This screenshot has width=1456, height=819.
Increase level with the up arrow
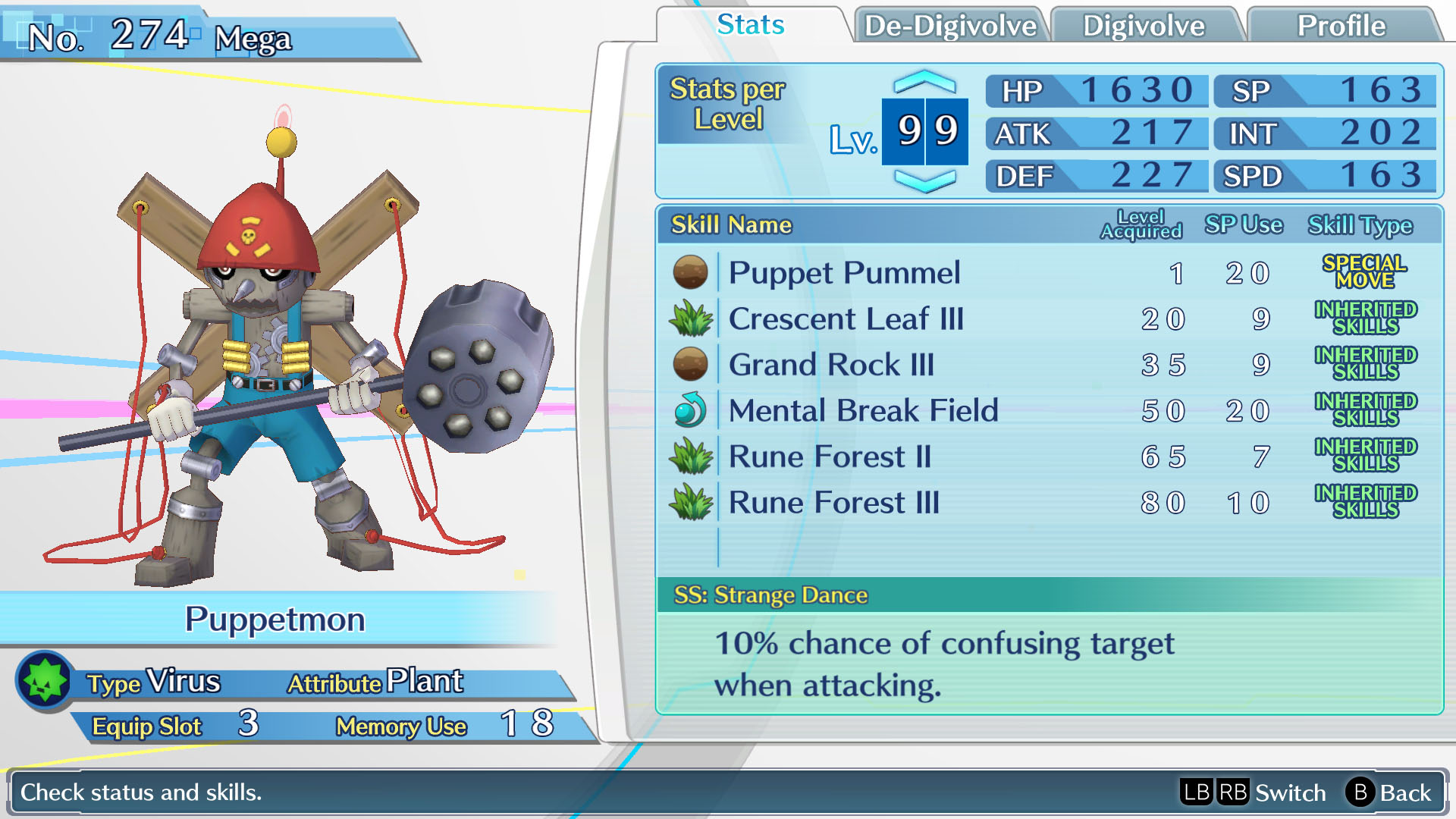(x=924, y=81)
